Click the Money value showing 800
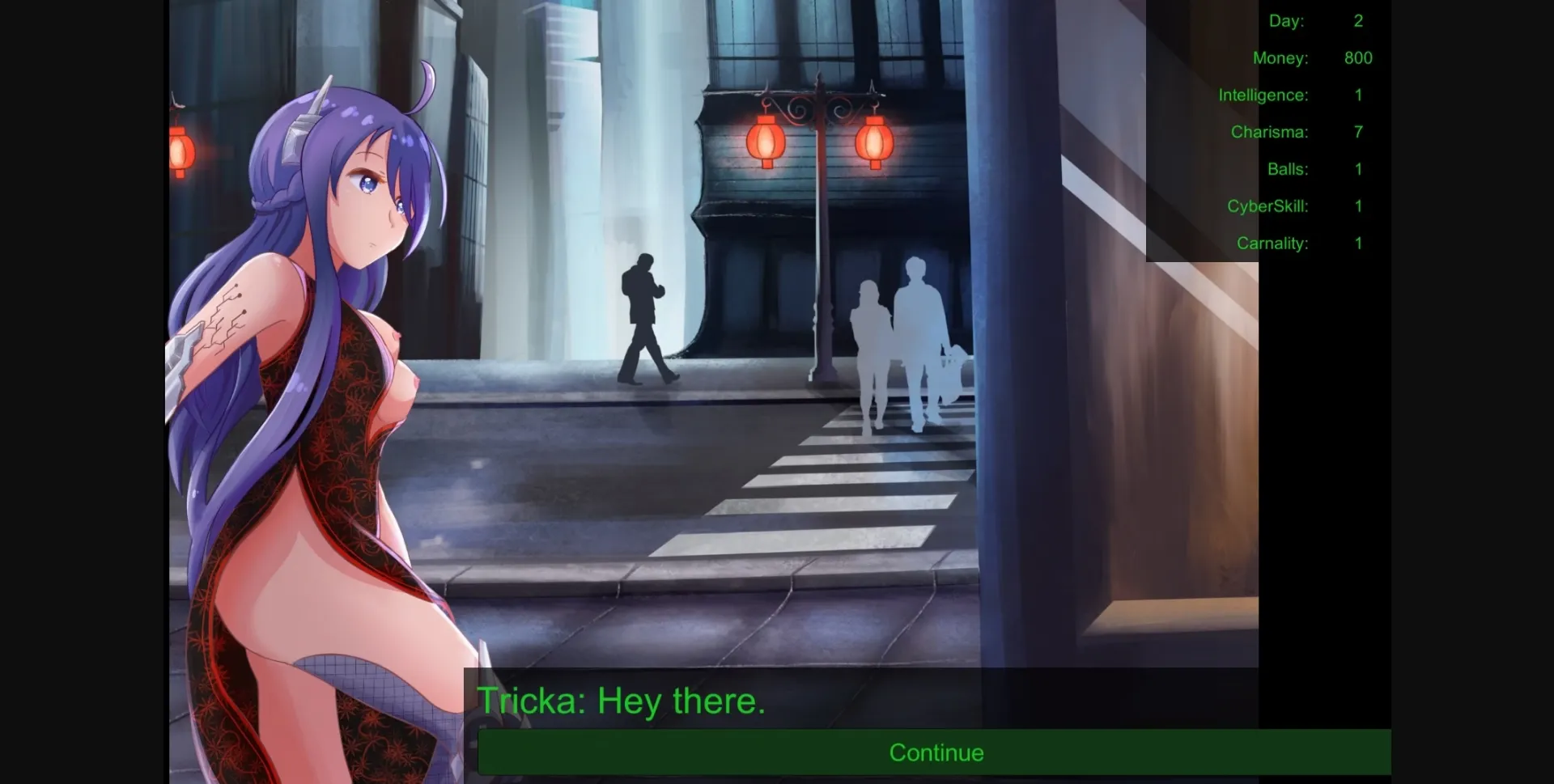 pos(1358,57)
